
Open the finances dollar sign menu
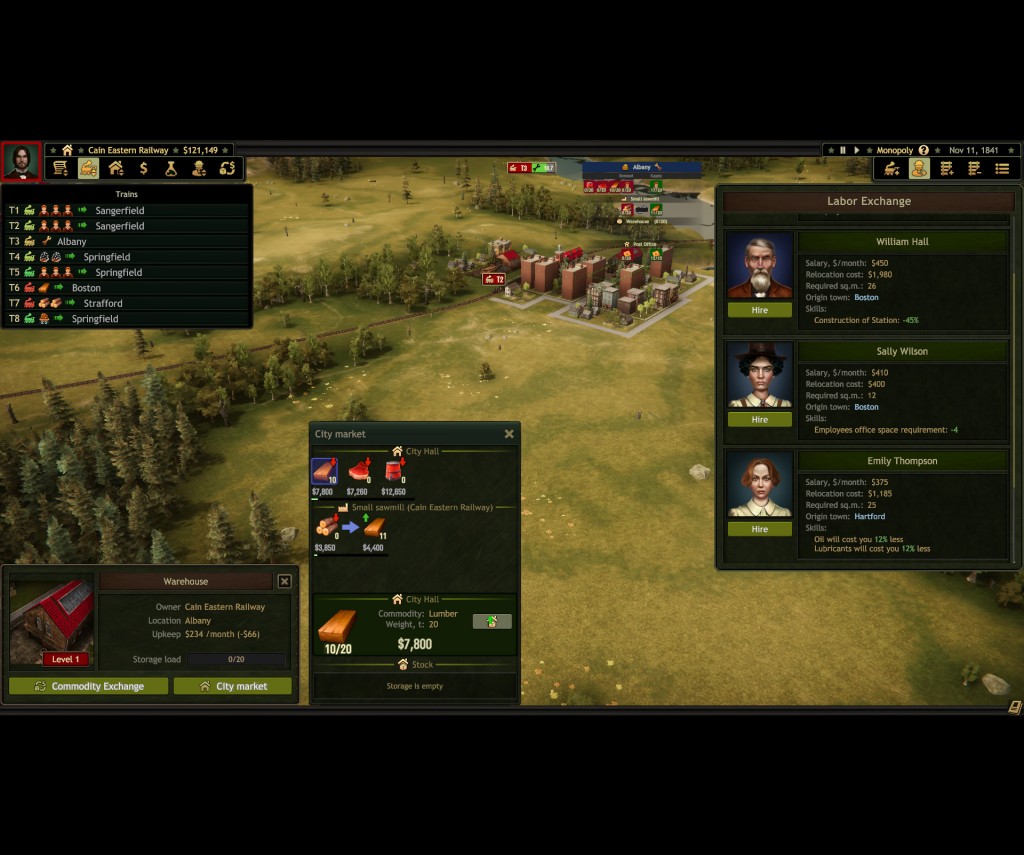pos(144,168)
